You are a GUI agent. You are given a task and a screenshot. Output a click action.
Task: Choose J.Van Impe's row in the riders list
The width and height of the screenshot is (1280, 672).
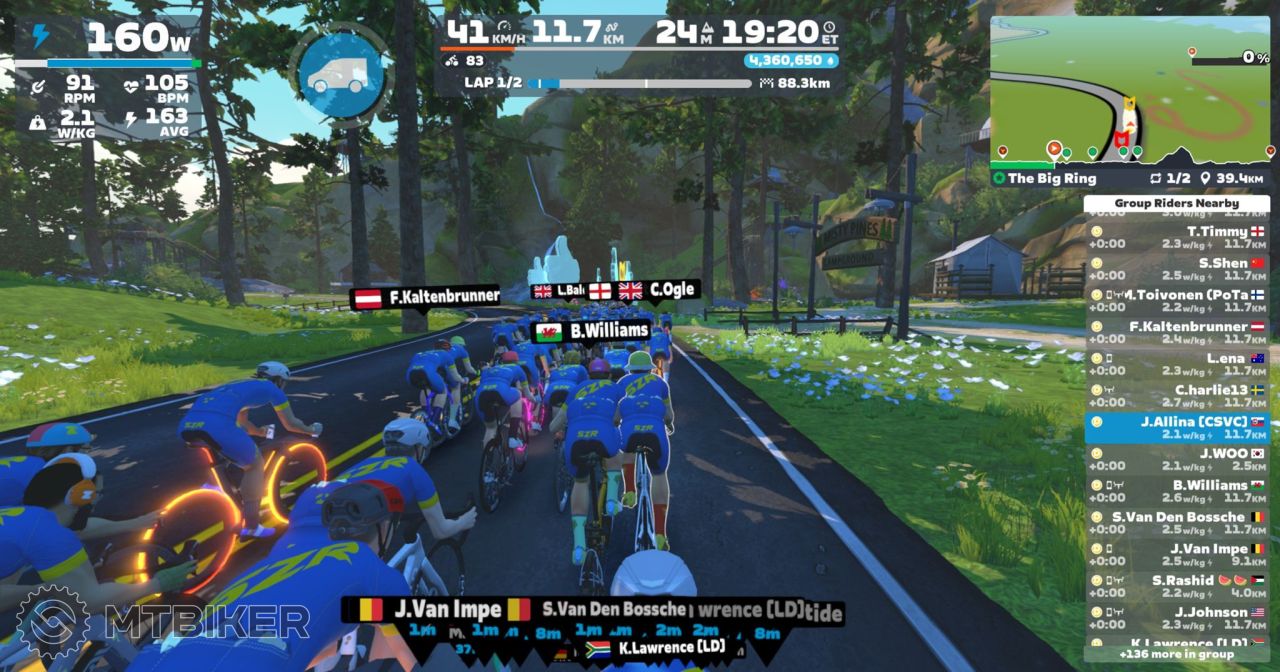tap(1177, 555)
